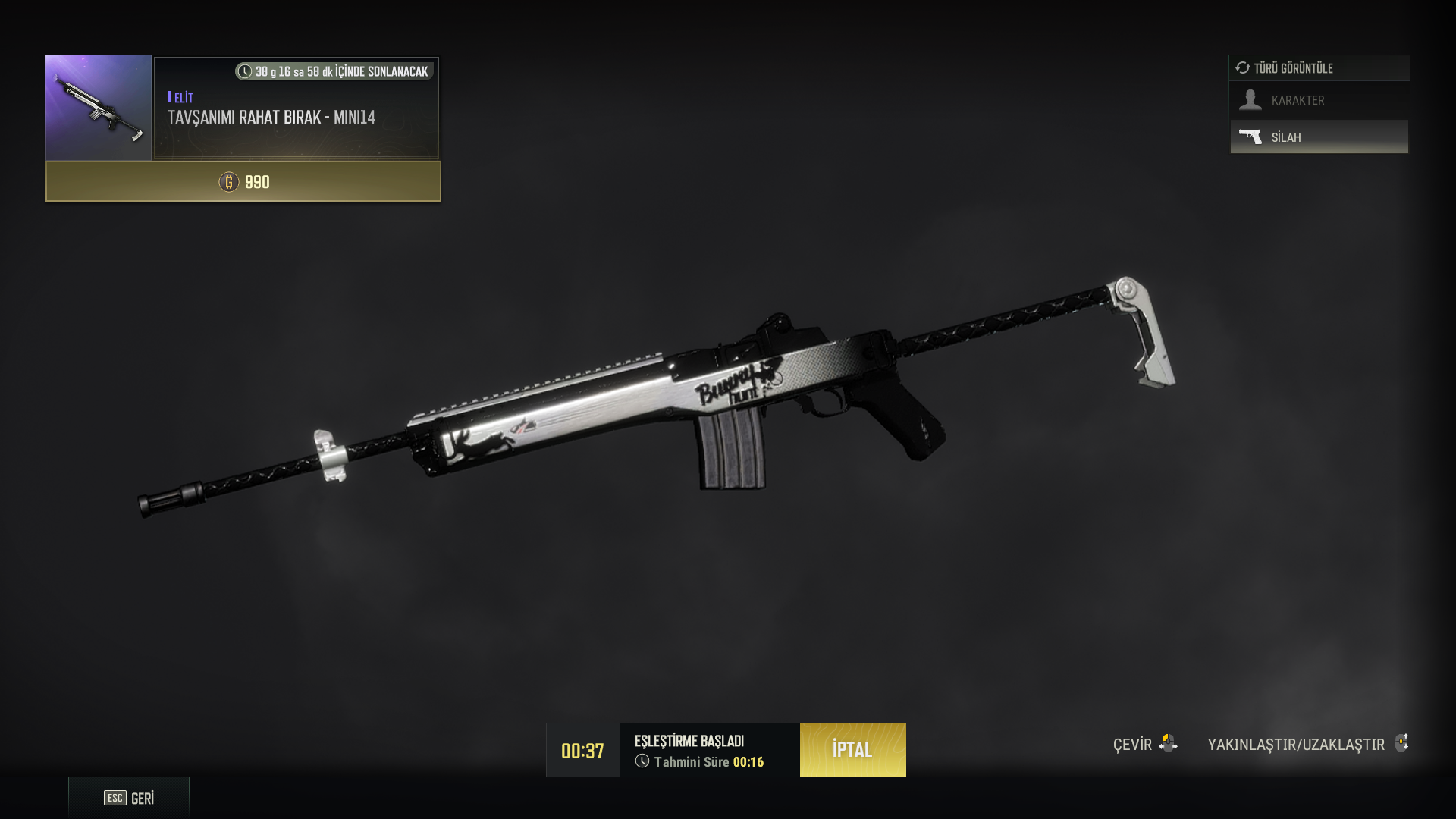Screen dimensions: 1456x819
Task: Go back using the GERİ button
Action: pyautogui.click(x=129, y=798)
